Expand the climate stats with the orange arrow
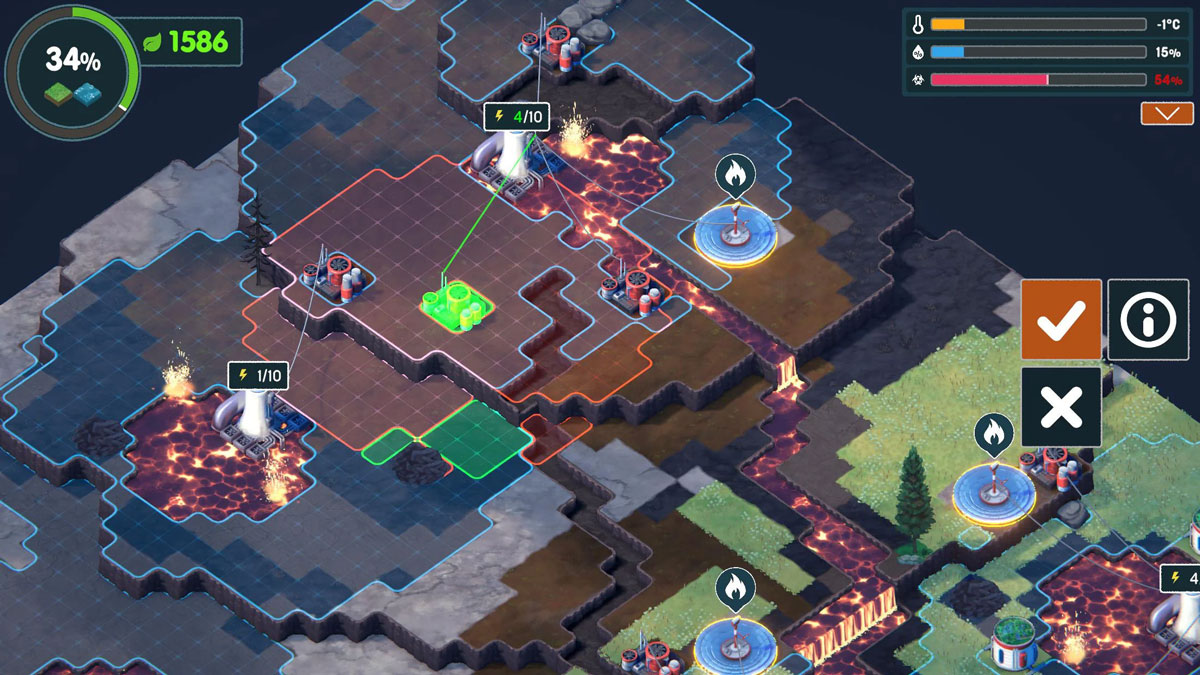Viewport: 1200px width, 675px height. (x=1167, y=113)
